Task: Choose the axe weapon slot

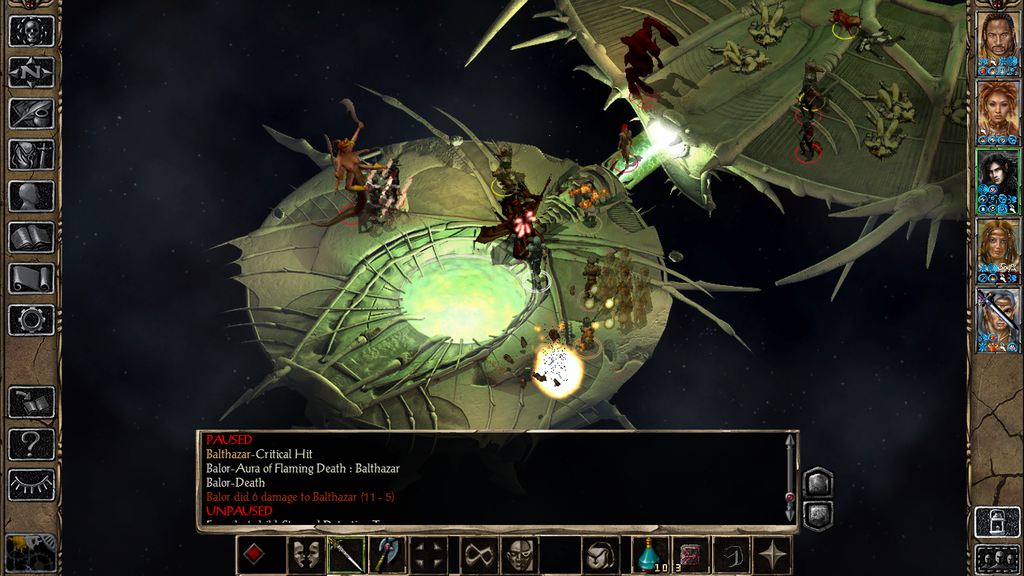Action: click(387, 555)
